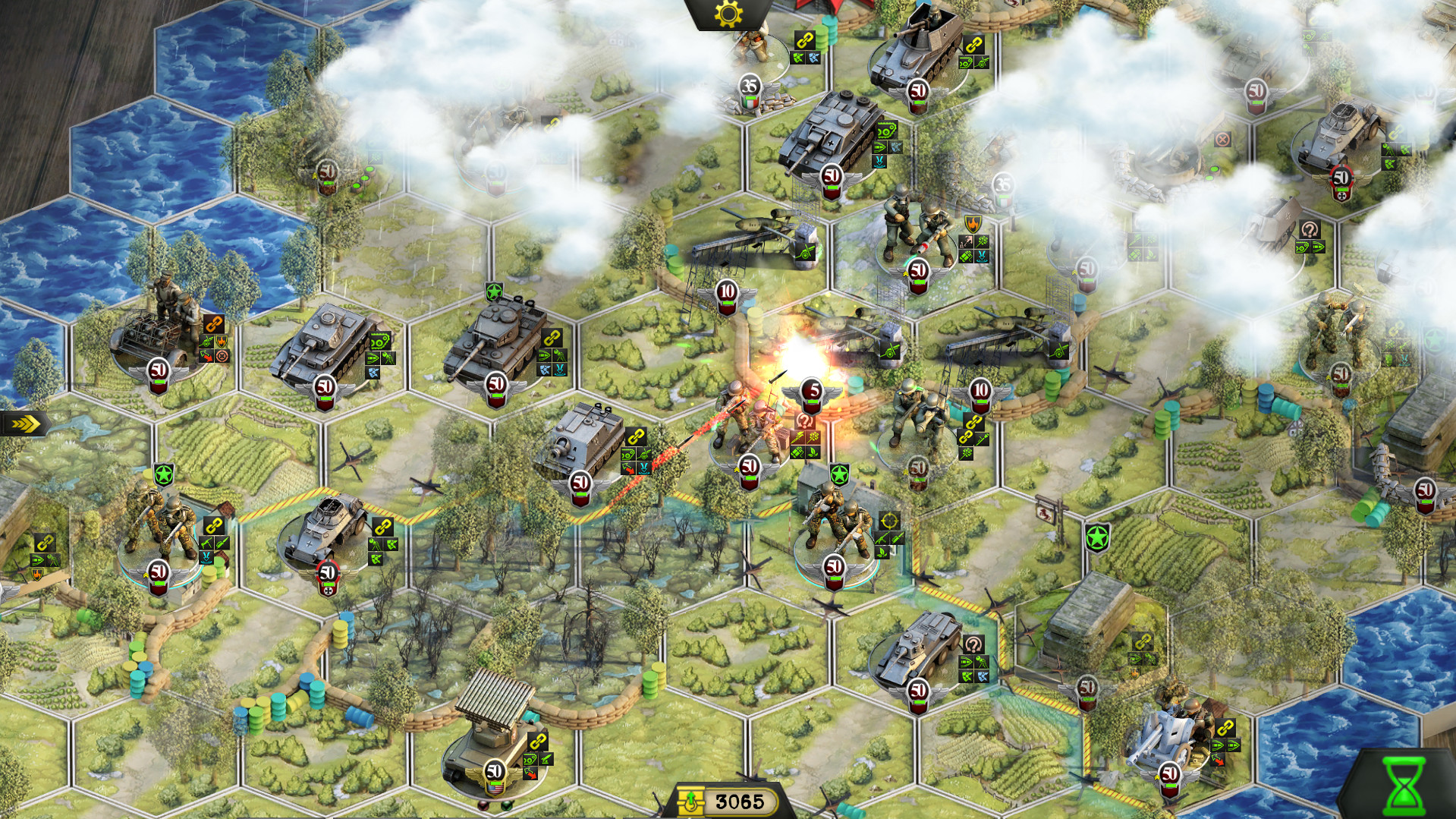Click the green movement arrows icon on the scout car
Image resolution: width=1456 pixels, height=819 pixels.
tap(392, 545)
